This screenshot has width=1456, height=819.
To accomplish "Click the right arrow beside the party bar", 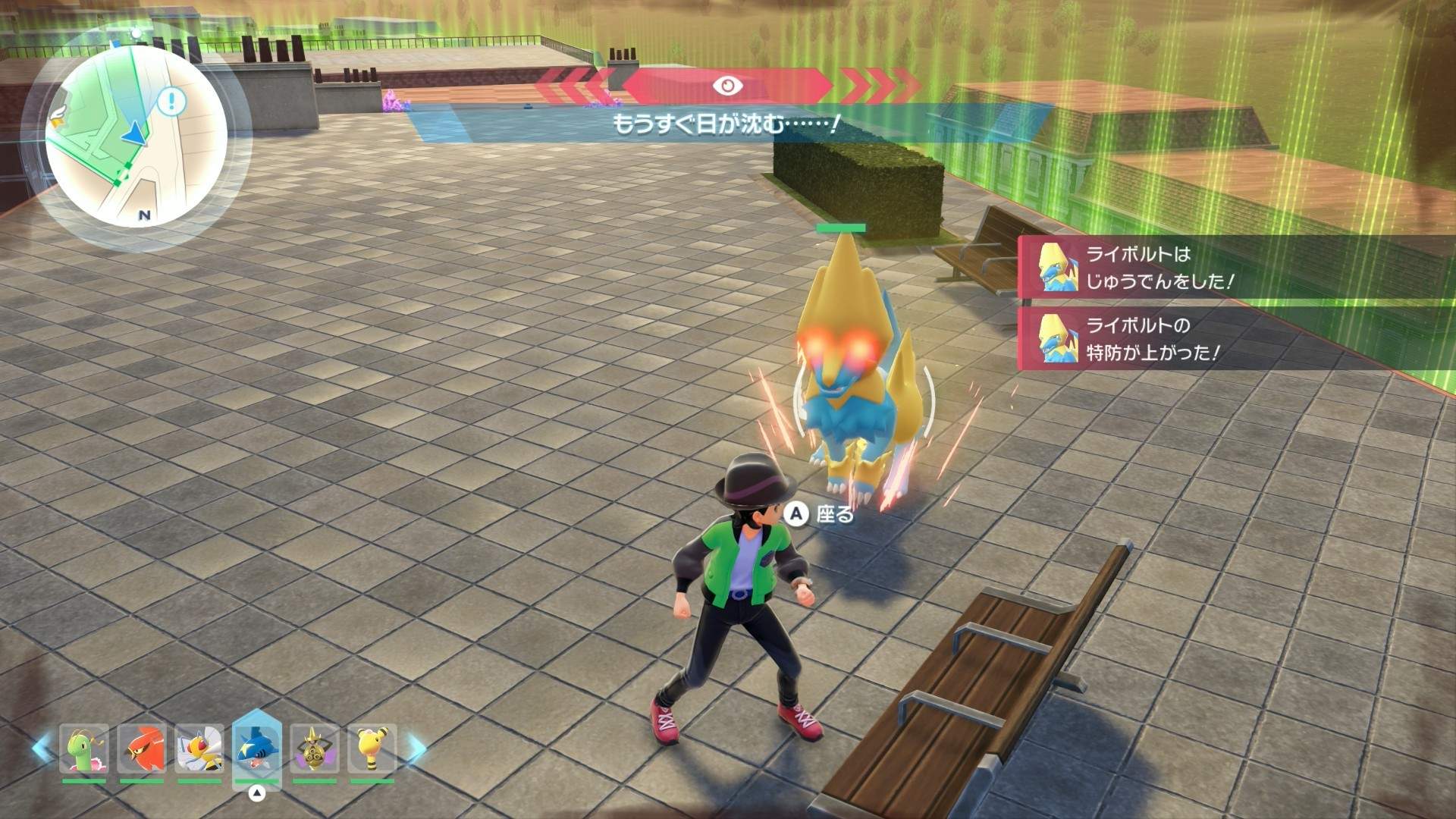I will (416, 749).
